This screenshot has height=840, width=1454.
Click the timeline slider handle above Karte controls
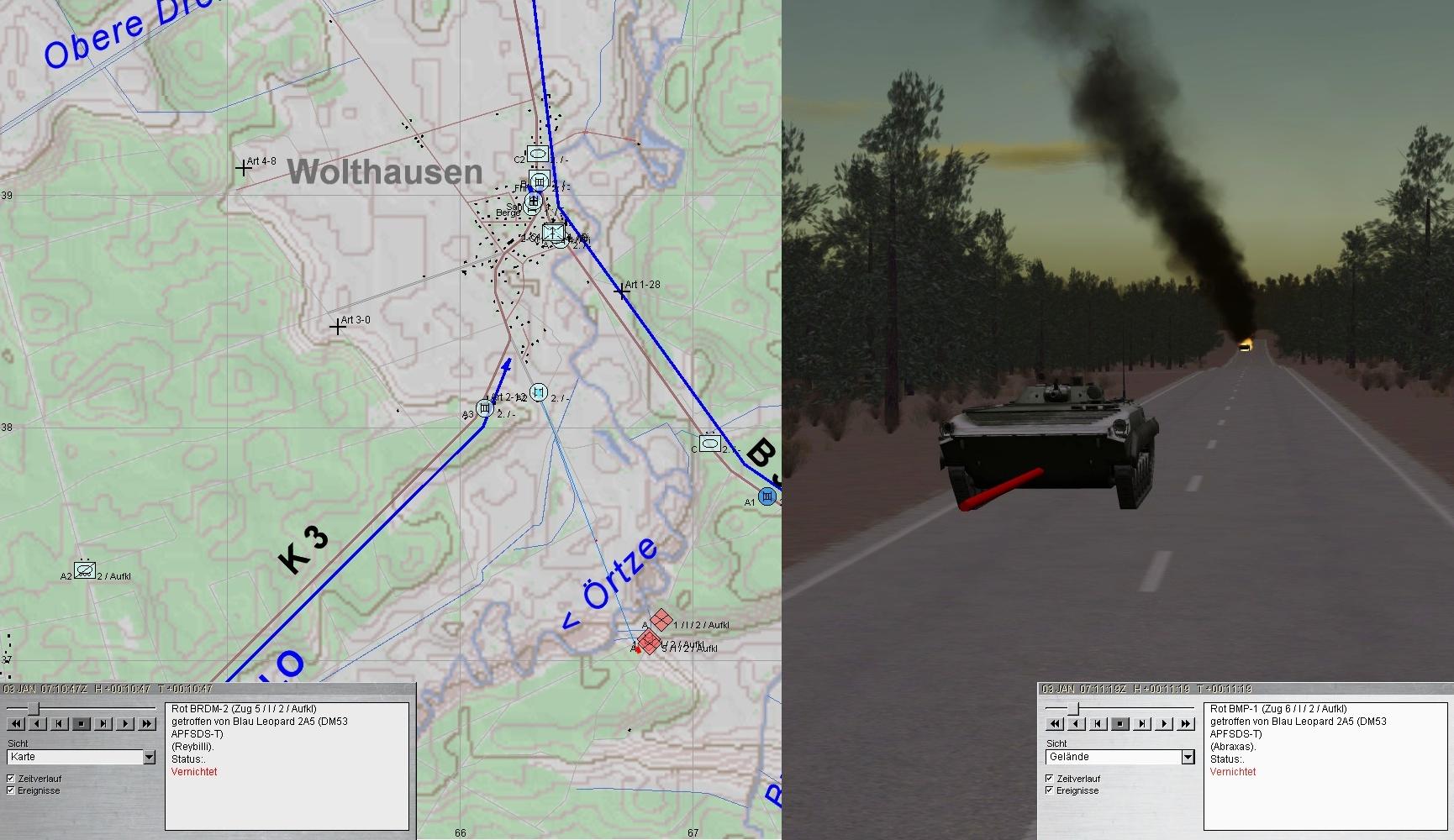pos(33,710)
